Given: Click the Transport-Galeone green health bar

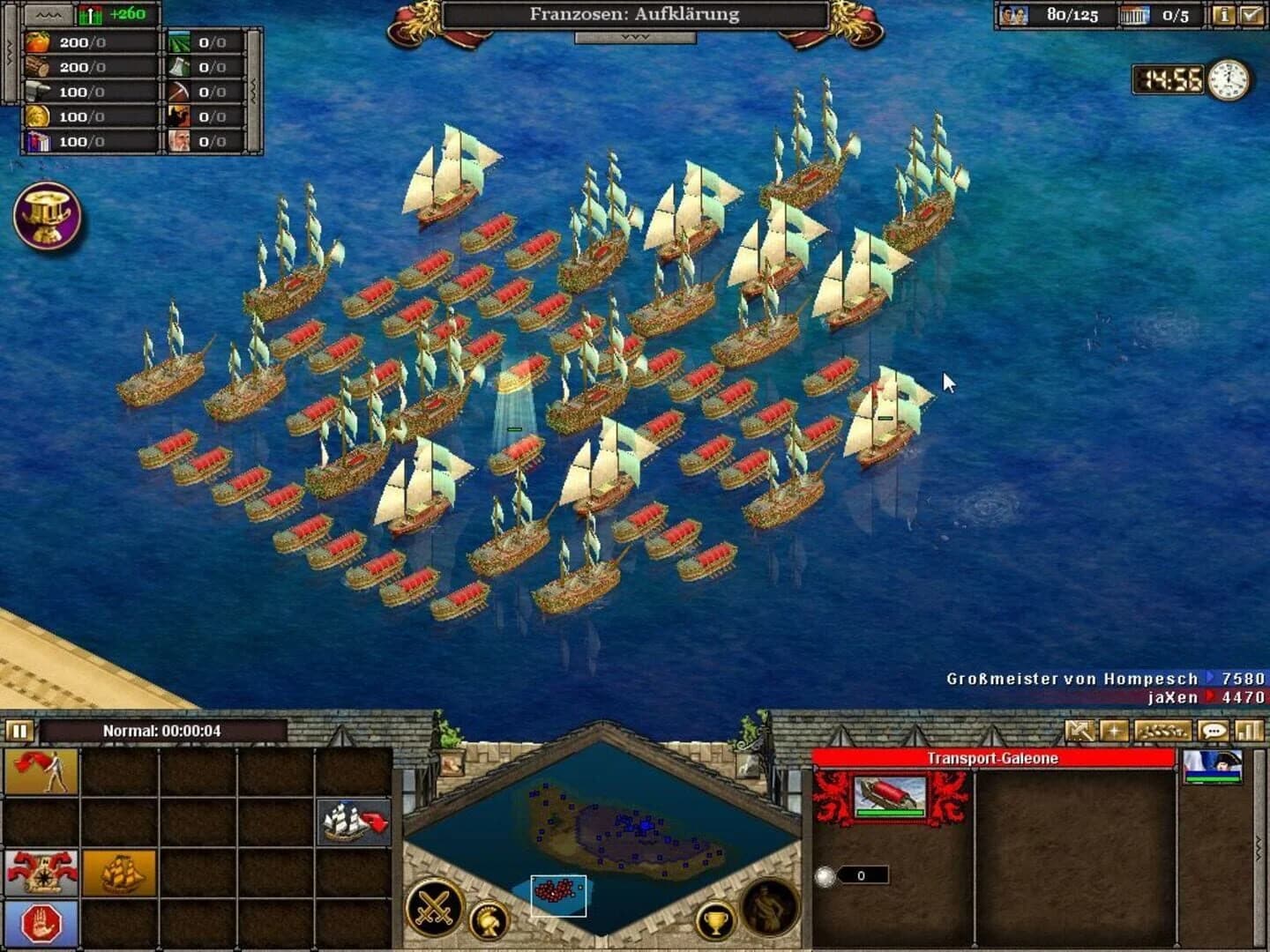Looking at the screenshot, I should pos(889,813).
